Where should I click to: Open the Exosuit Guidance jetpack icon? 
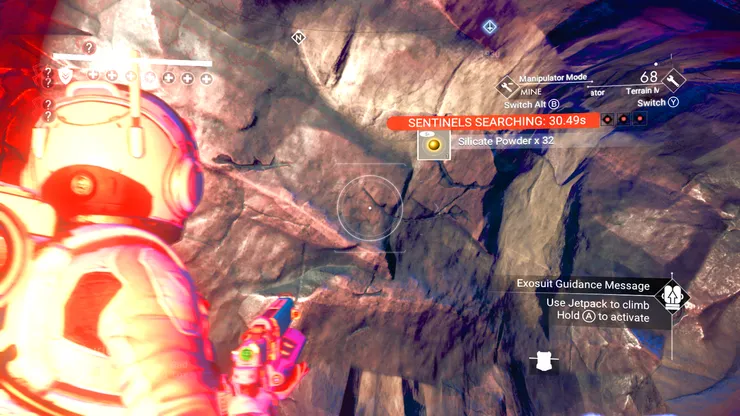(673, 297)
